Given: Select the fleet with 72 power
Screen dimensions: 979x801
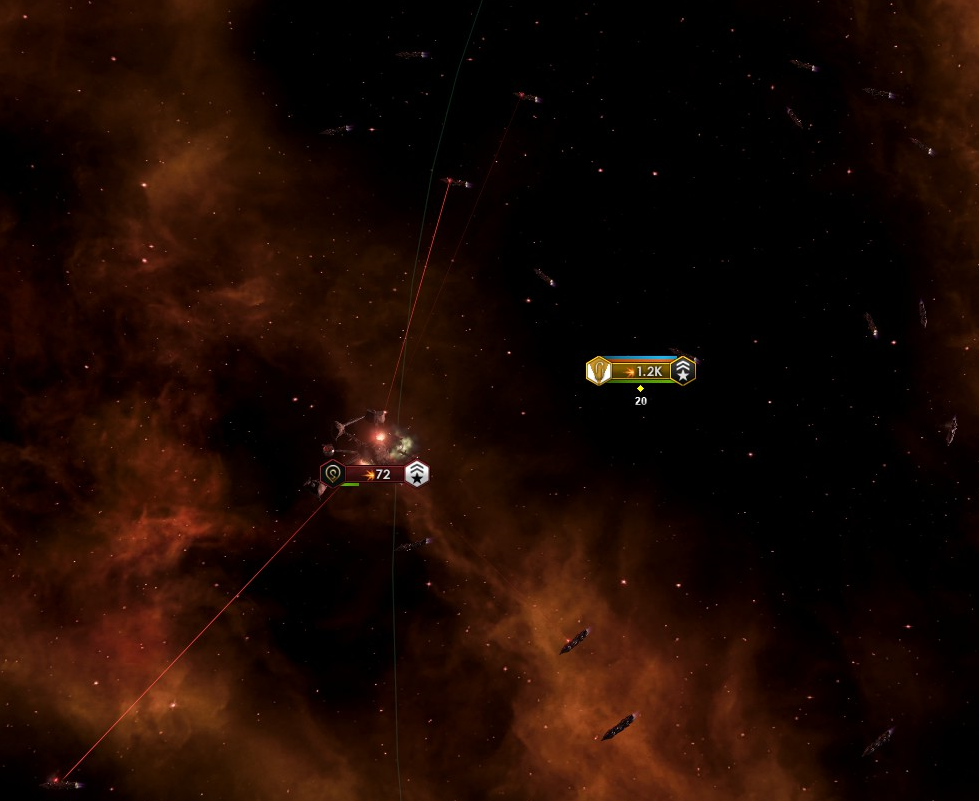Looking at the screenshot, I should tap(376, 474).
